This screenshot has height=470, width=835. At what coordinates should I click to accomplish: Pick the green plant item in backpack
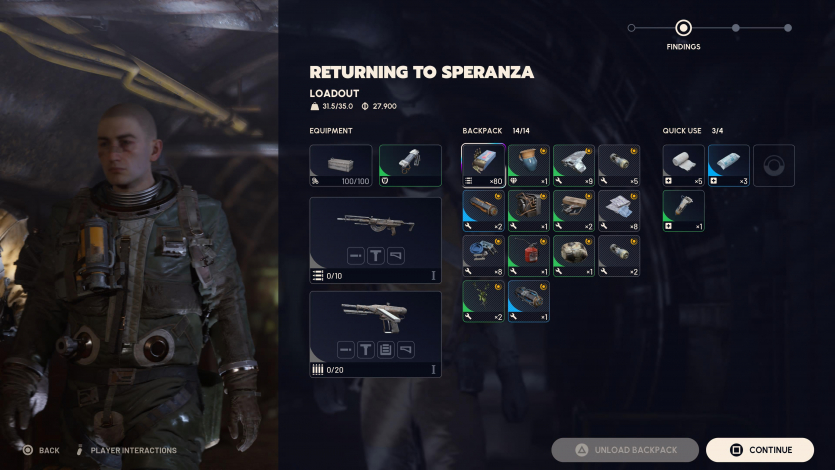tap(482, 301)
